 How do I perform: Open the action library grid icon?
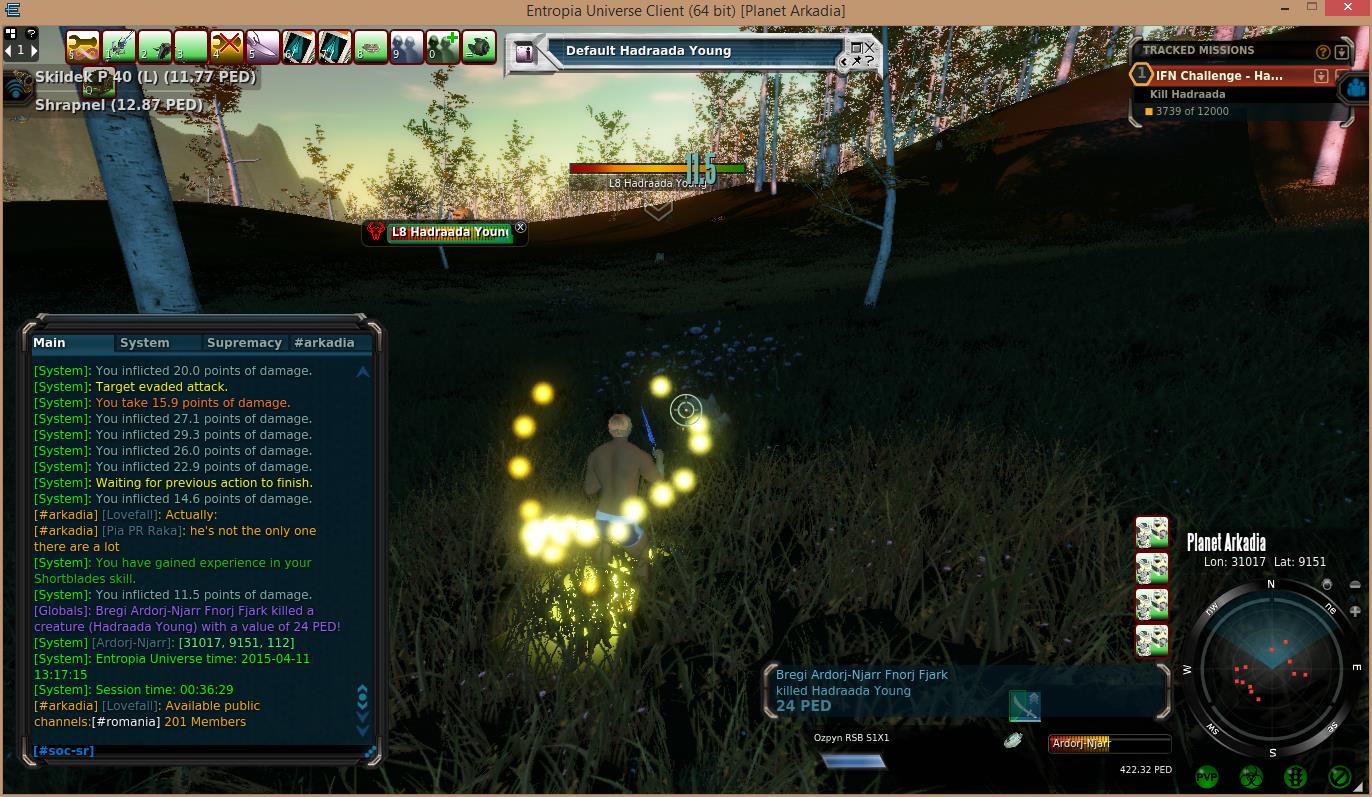point(10,33)
